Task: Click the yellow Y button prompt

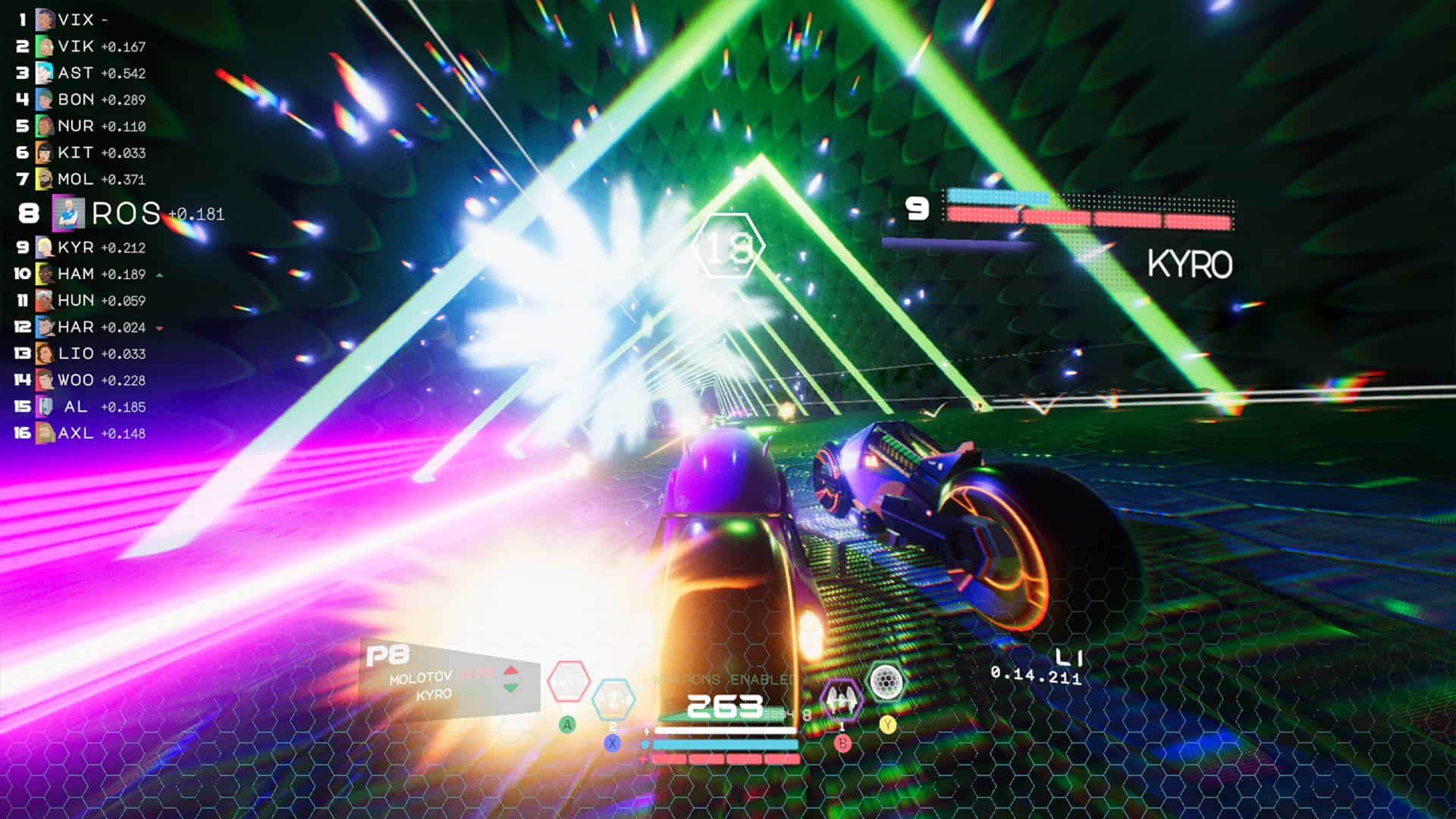Action: 887,725
